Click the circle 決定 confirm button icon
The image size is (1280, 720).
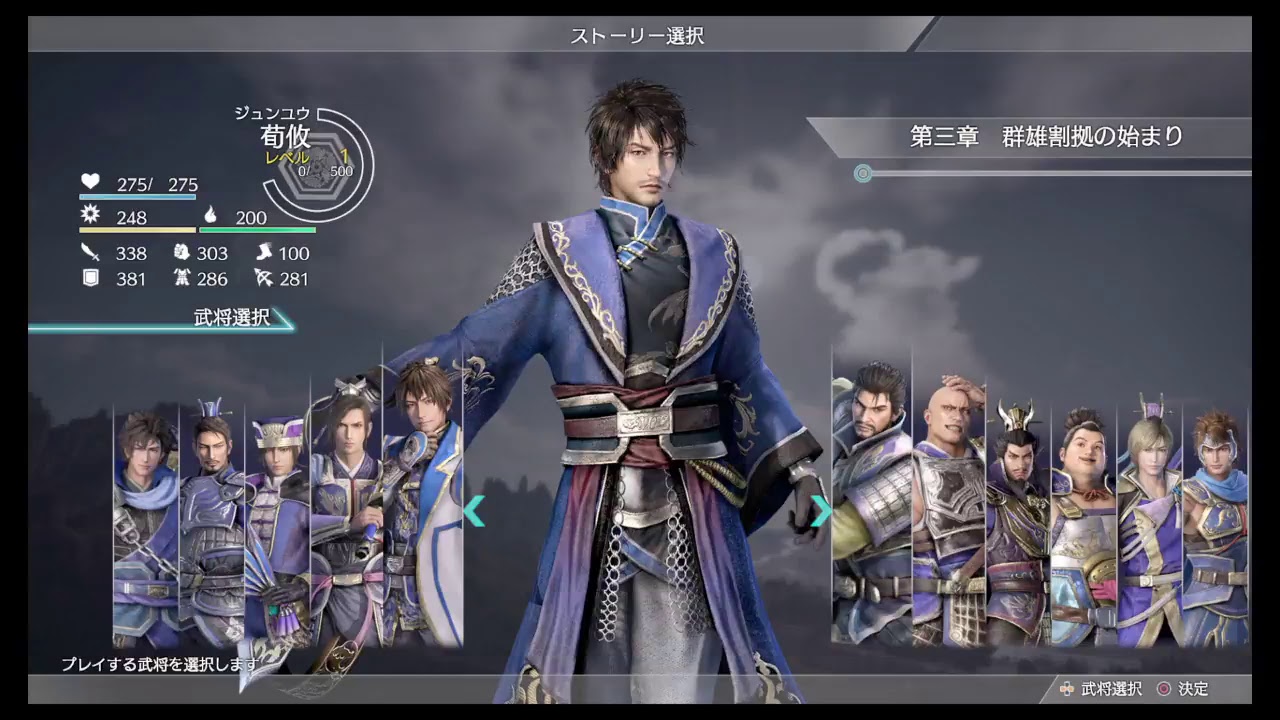1165,690
